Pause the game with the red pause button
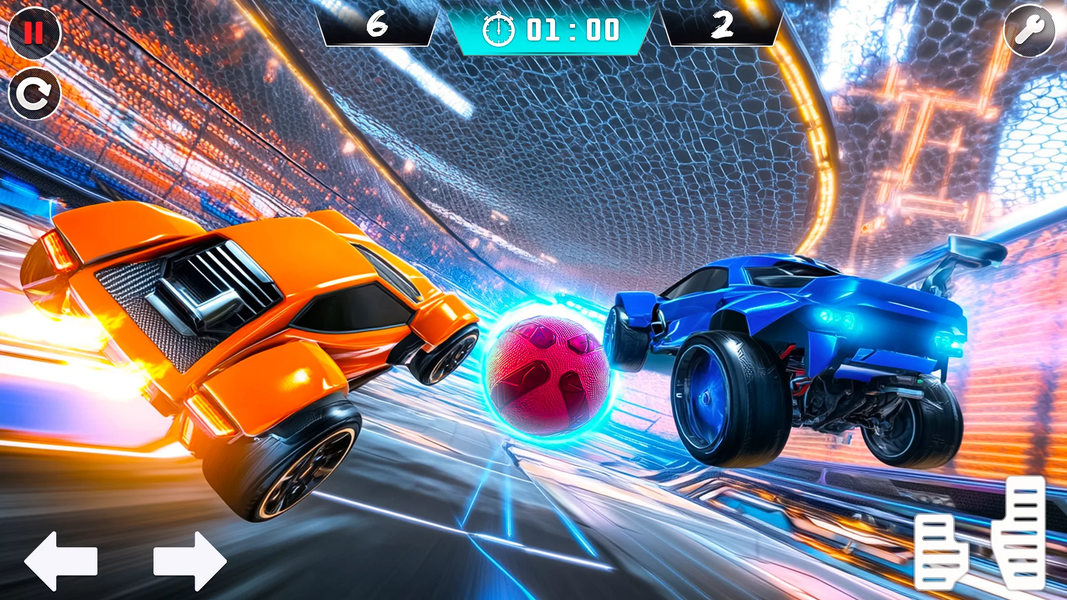Screen dimensions: 1067x600 (35, 33)
